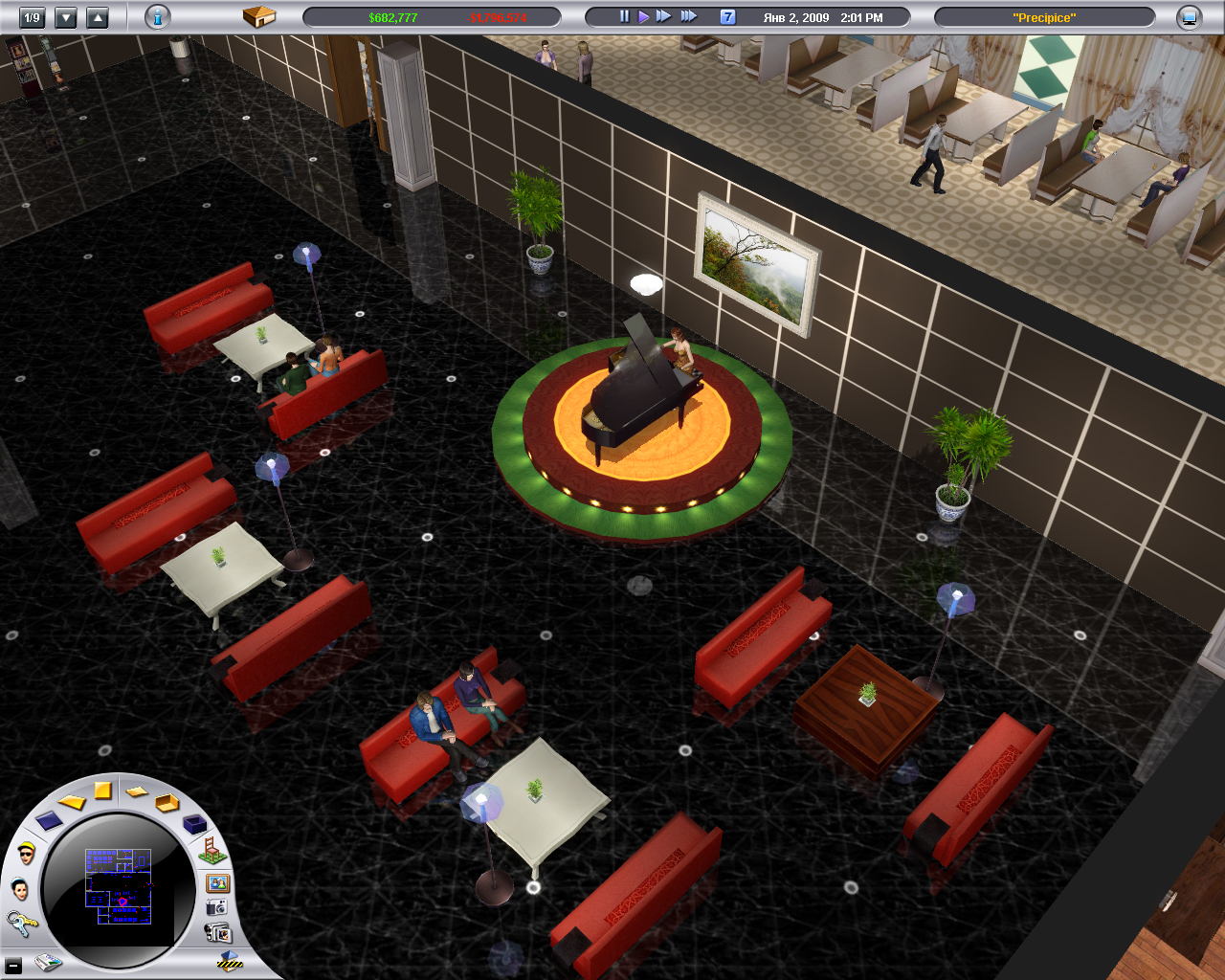Open the blue info button
This screenshot has width=1225, height=980.
158,17
